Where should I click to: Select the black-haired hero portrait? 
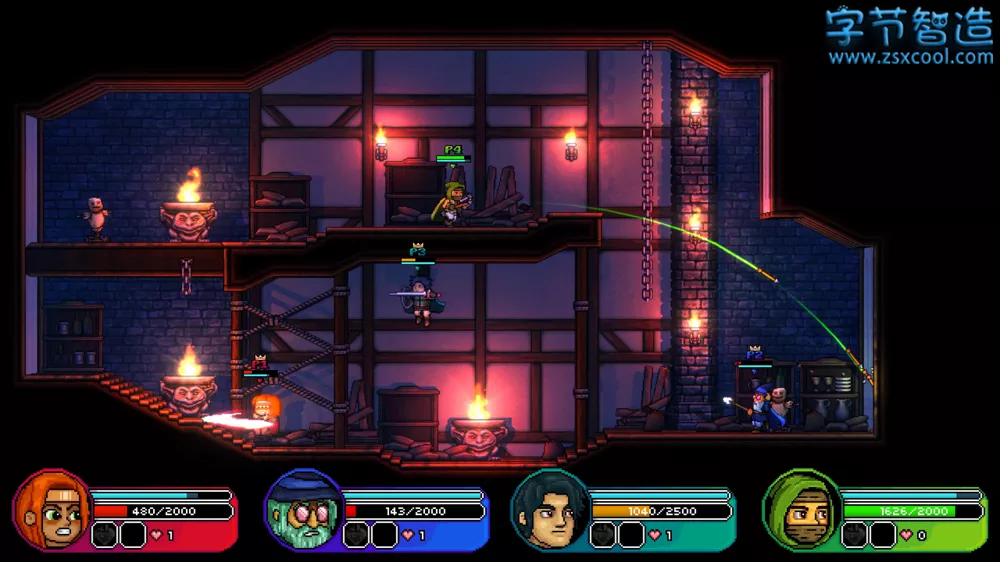coord(549,510)
